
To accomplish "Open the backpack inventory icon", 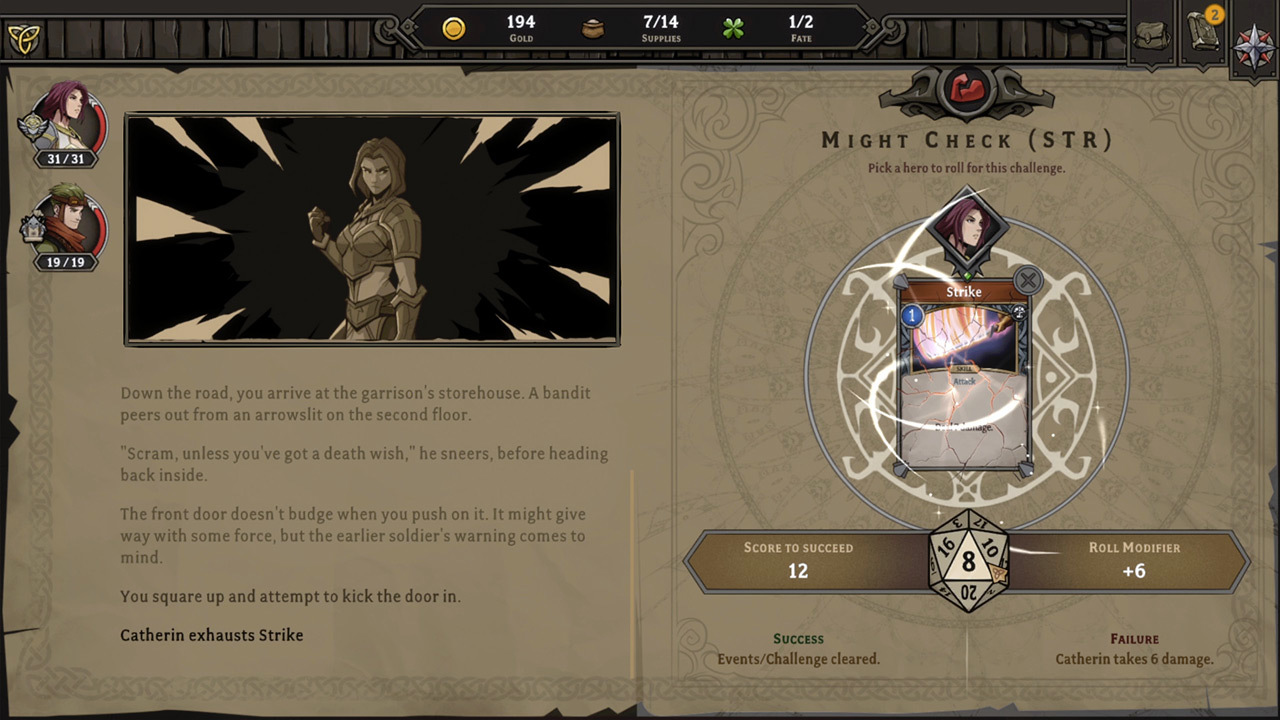I will (x=1152, y=35).
